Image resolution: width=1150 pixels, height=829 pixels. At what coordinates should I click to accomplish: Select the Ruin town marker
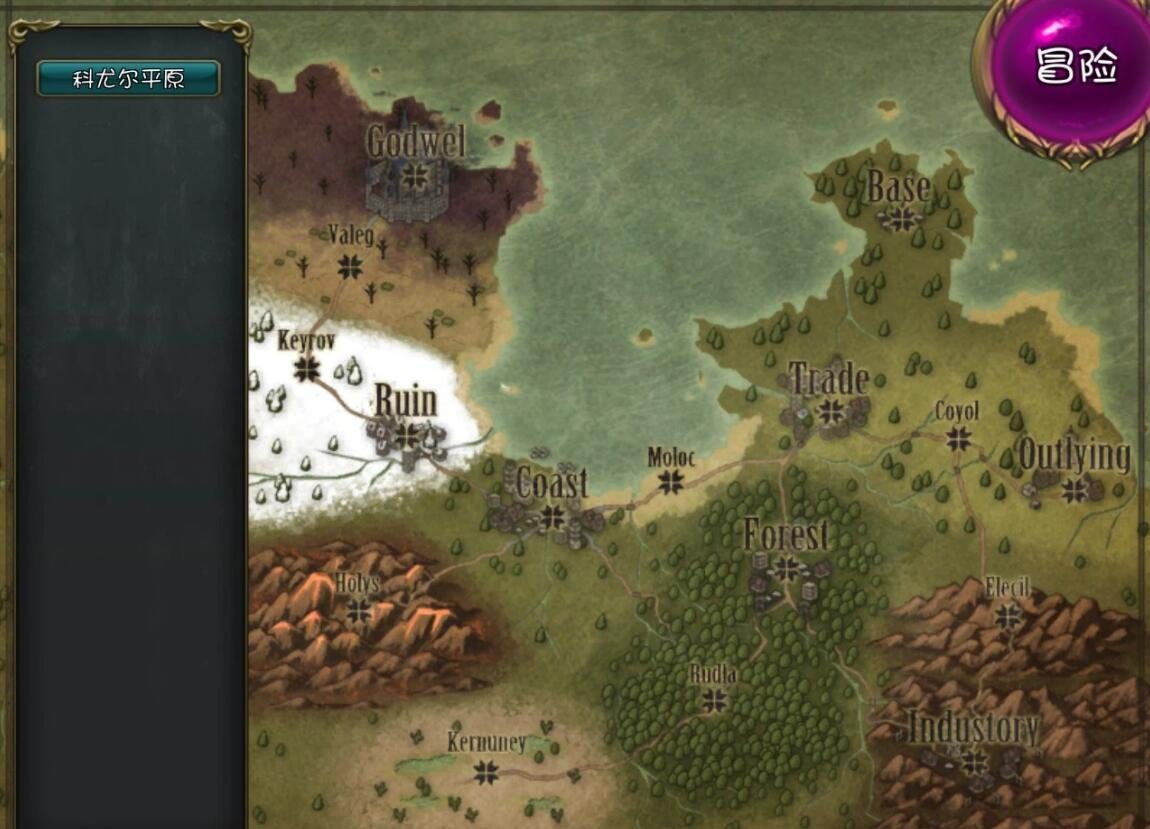coord(405,436)
